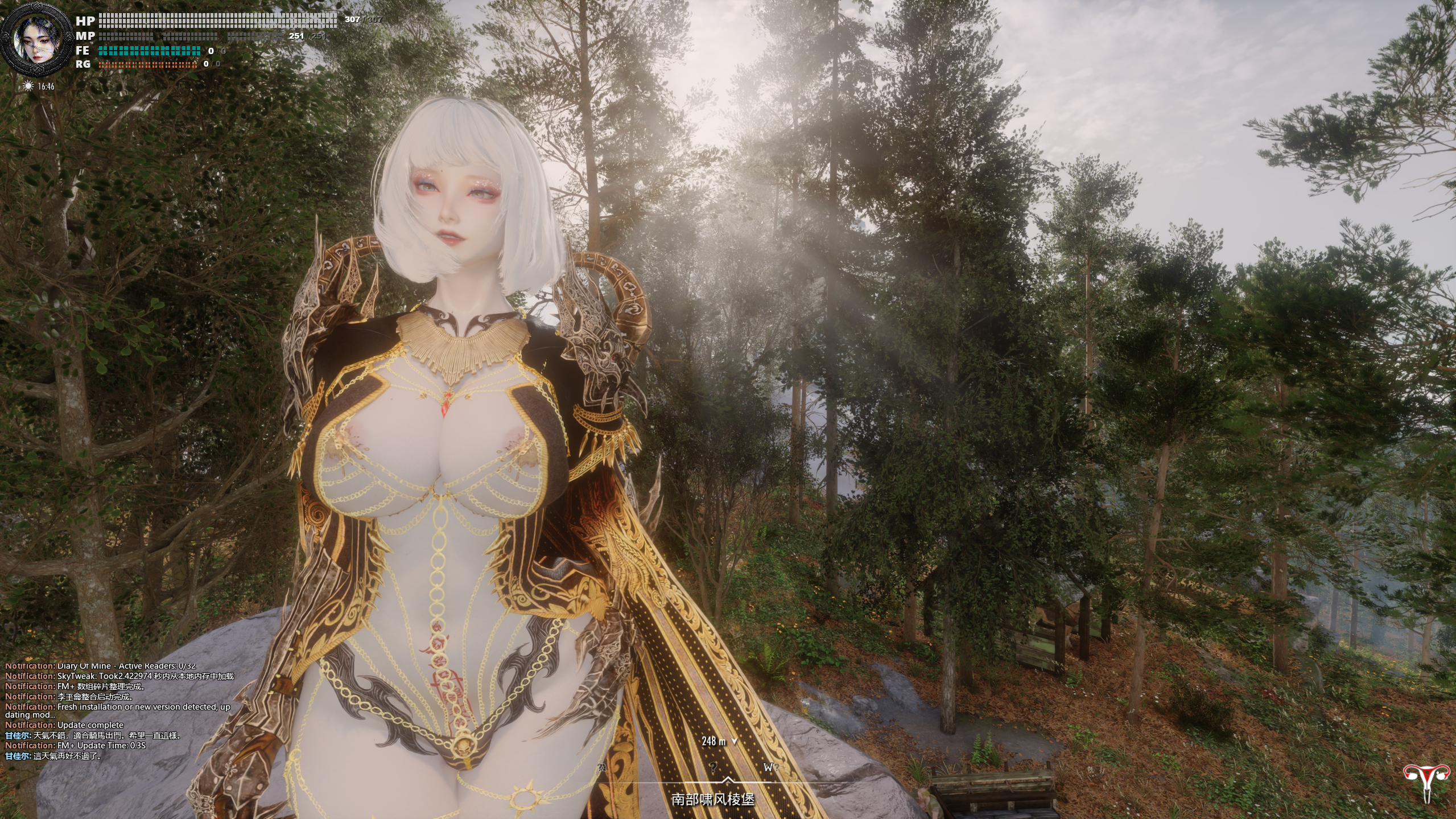The image size is (1456, 819).
Task: Click the 248 m compass distance marker
Action: point(719,741)
